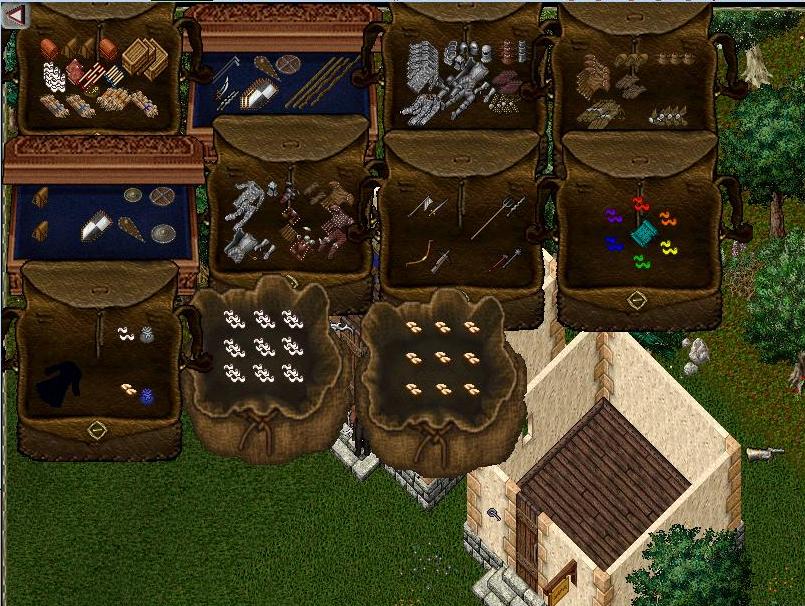The width and height of the screenshot is (805, 606).
Task: Pick the green scroll
Action: (x=641, y=262)
